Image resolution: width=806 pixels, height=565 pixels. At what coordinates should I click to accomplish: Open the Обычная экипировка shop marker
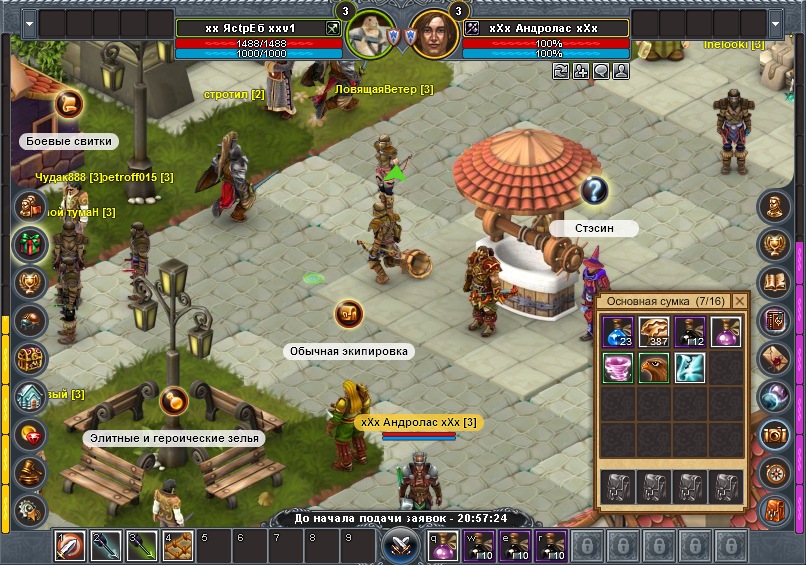pos(348,313)
